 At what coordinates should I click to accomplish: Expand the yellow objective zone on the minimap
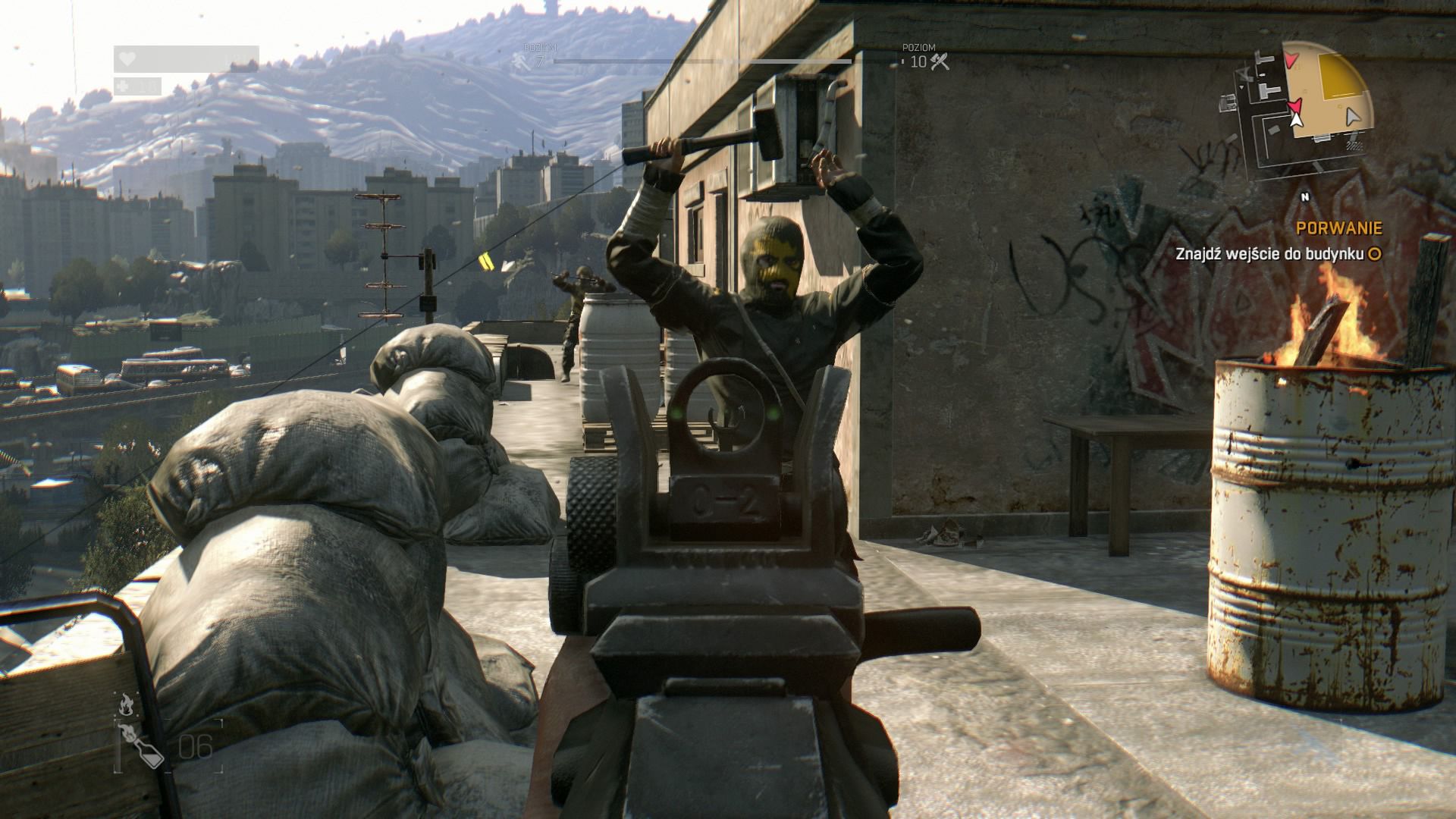point(1336,76)
